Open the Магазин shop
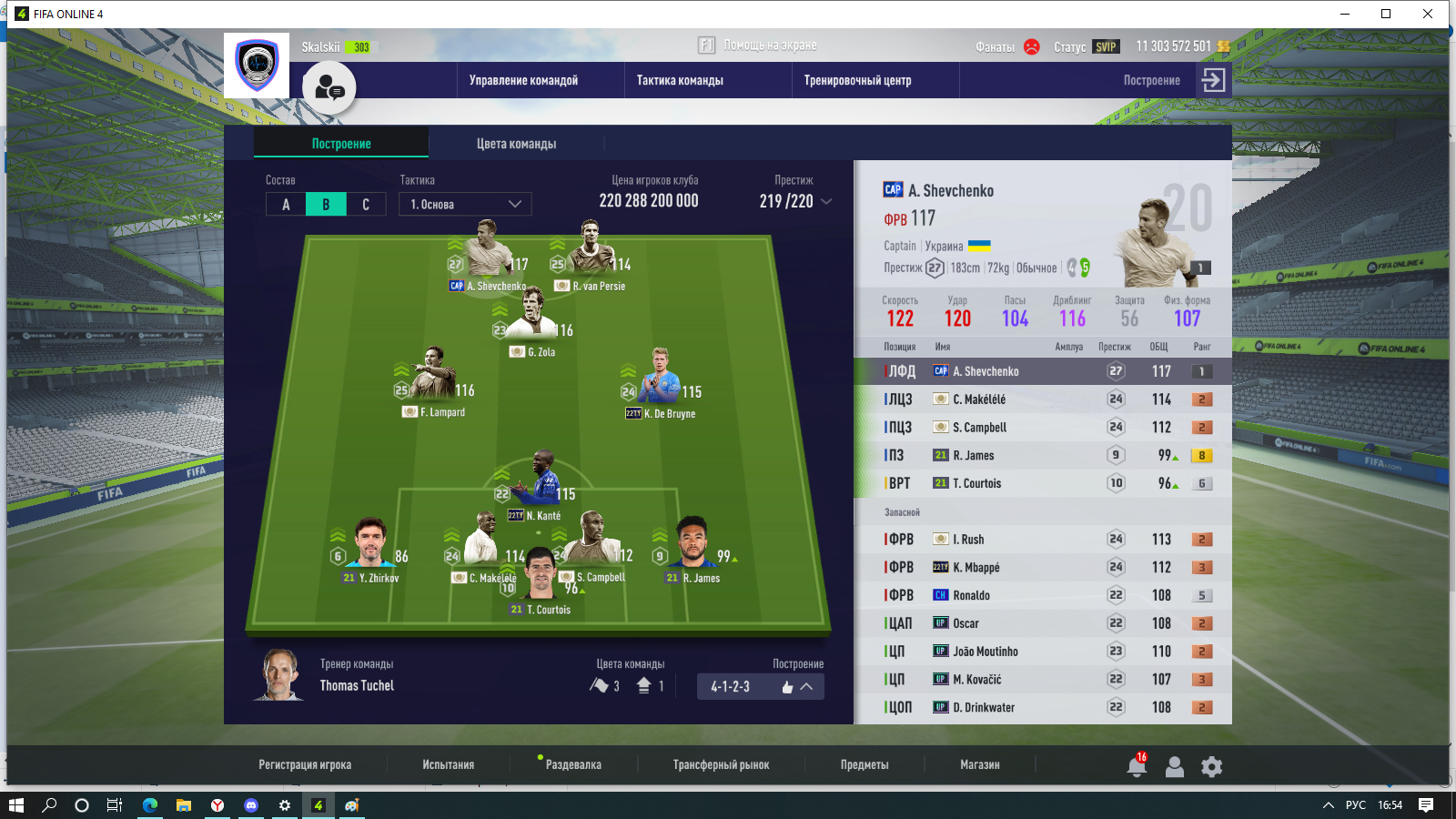This screenshot has height=819, width=1456. click(x=979, y=764)
